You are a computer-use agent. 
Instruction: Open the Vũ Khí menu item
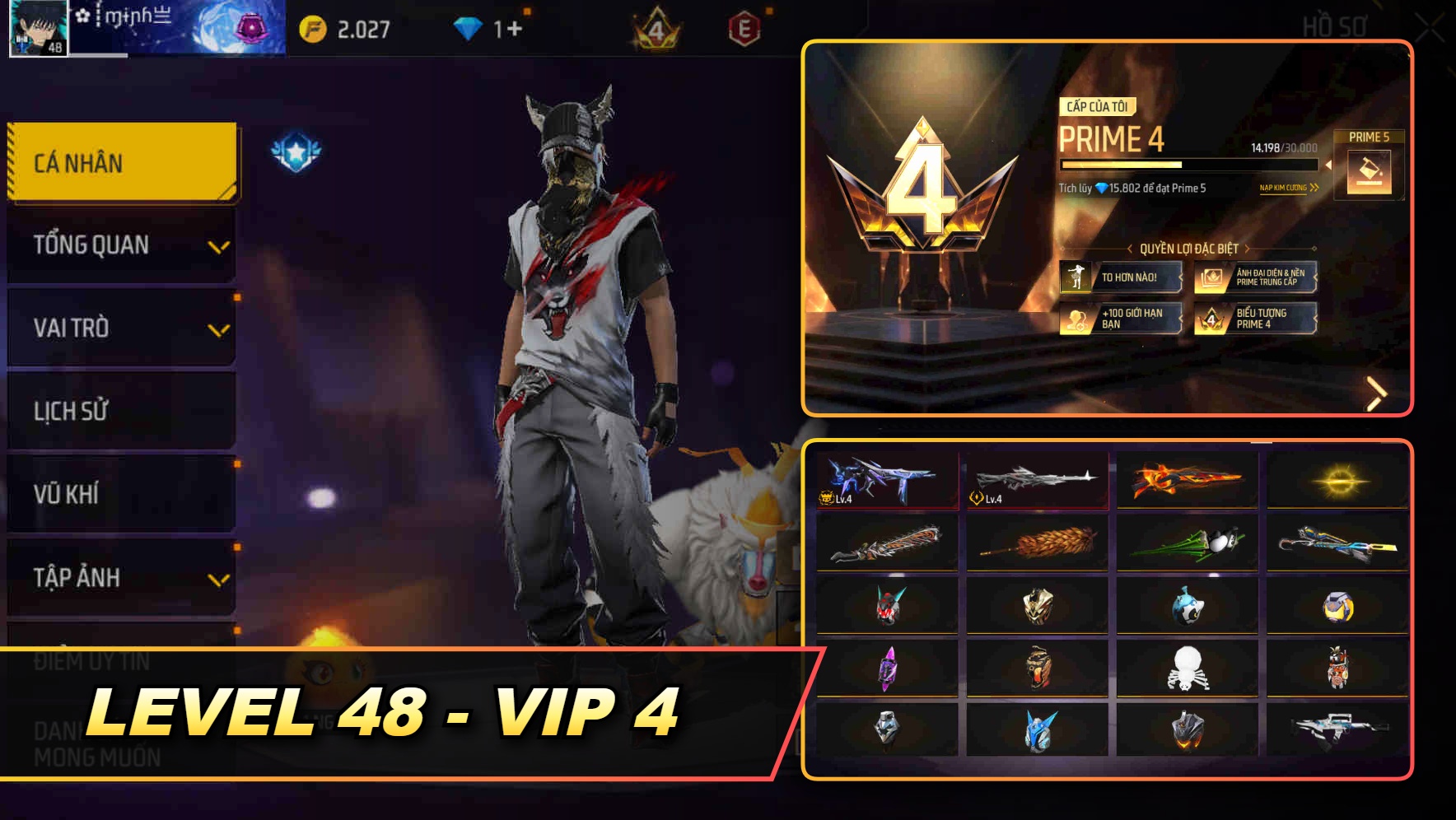coord(120,494)
